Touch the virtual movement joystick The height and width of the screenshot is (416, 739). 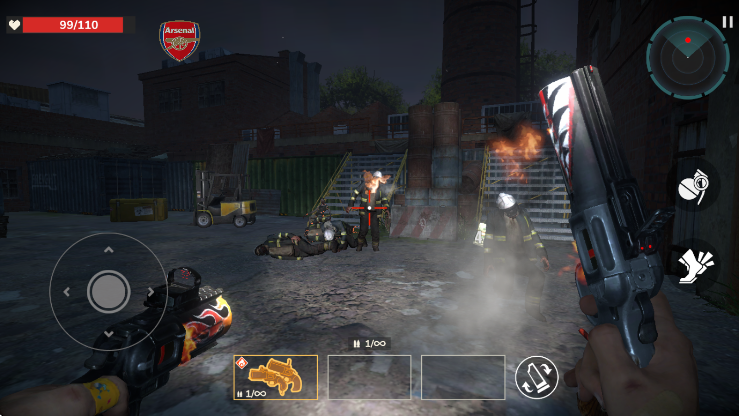click(x=108, y=291)
